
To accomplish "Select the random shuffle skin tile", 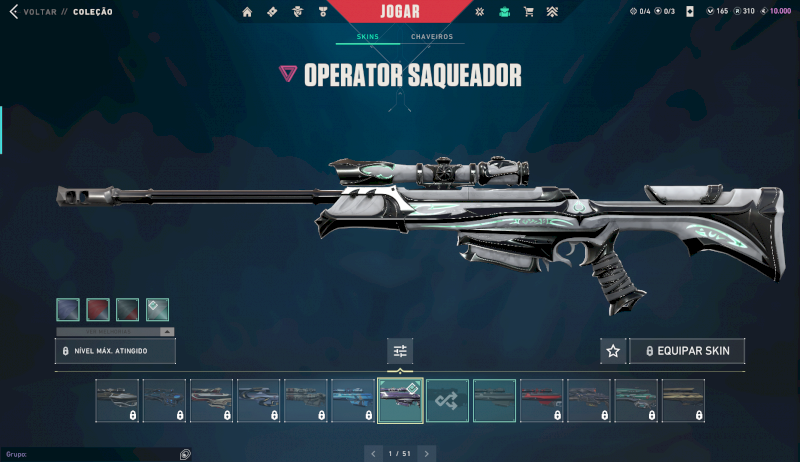I will tap(447, 400).
